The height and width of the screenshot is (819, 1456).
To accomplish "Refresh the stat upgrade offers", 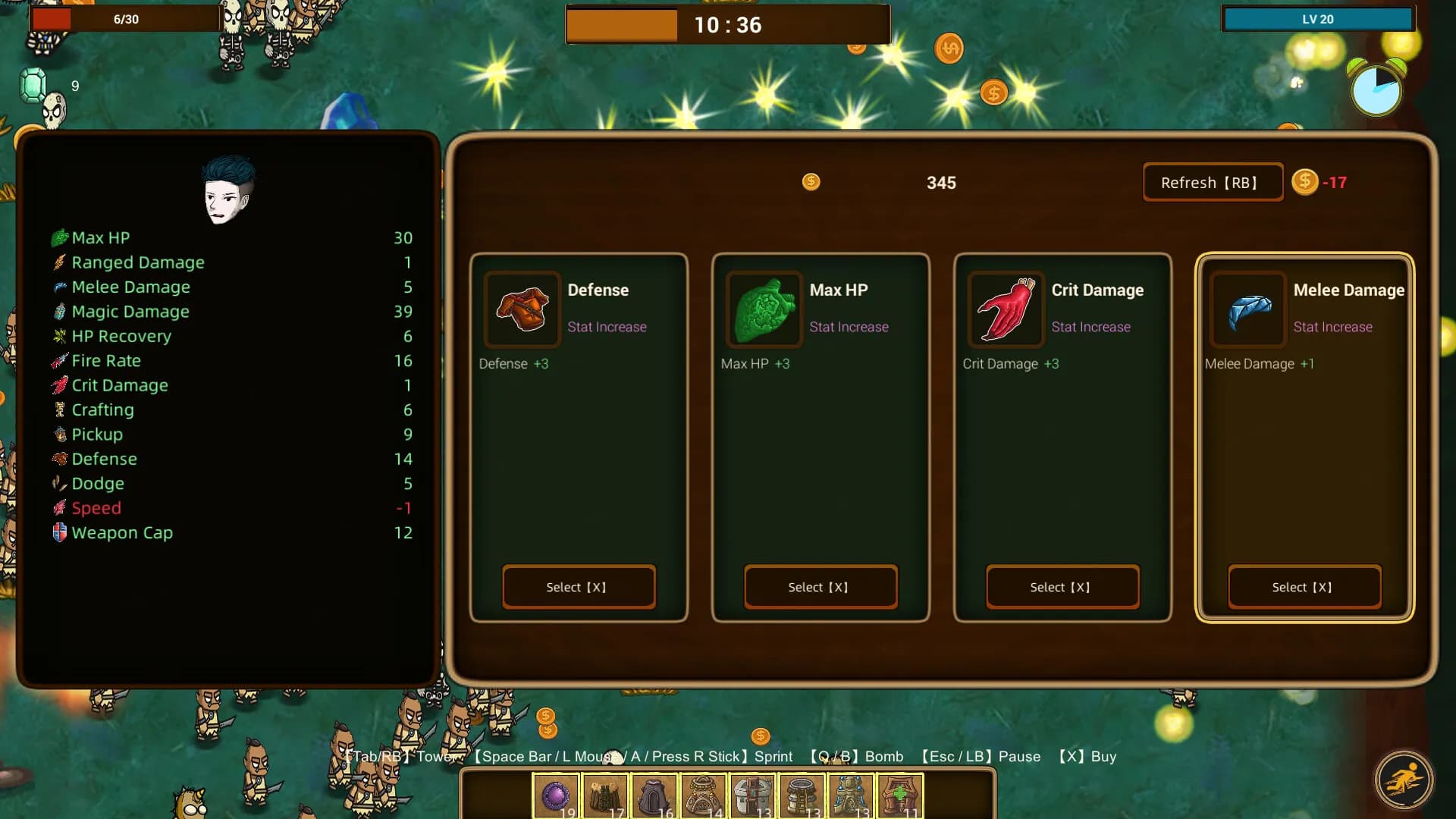I will [1212, 183].
